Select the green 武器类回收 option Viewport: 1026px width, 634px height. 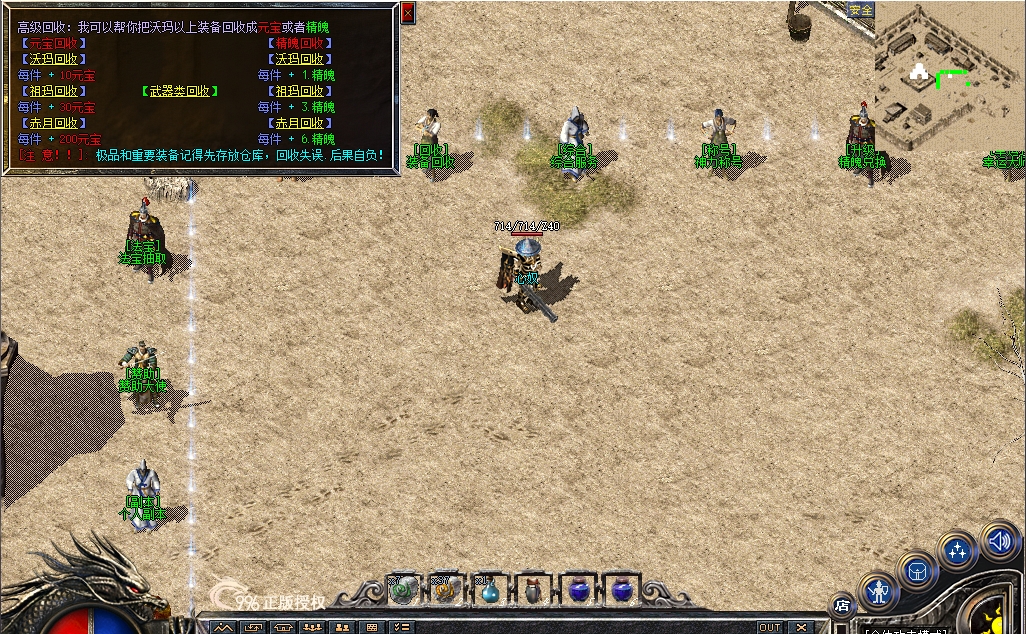[x=180, y=91]
